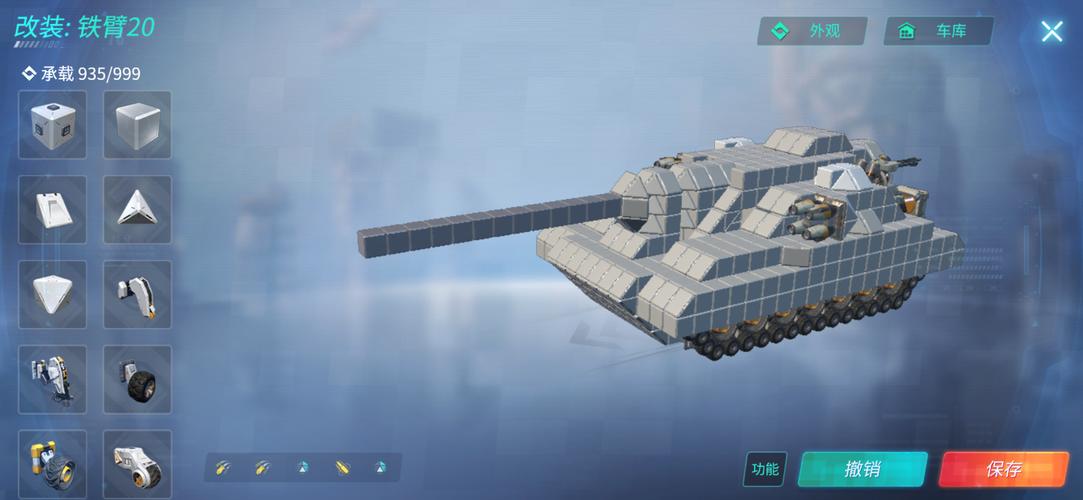The width and height of the screenshot is (1083, 500).
Task: Select the riveted core cube part
Action: point(52,125)
